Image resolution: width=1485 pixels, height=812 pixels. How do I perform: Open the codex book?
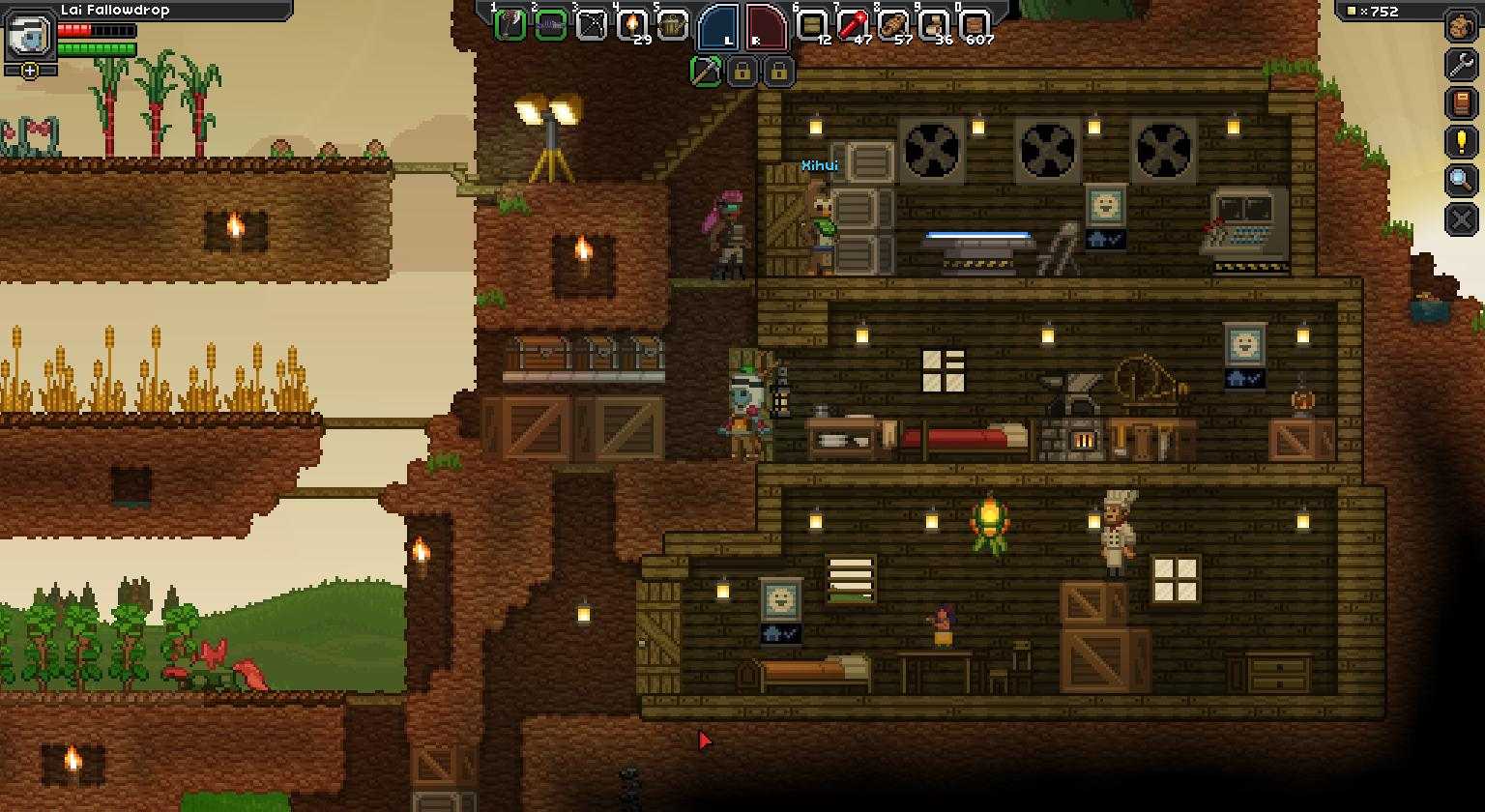[x=1462, y=103]
